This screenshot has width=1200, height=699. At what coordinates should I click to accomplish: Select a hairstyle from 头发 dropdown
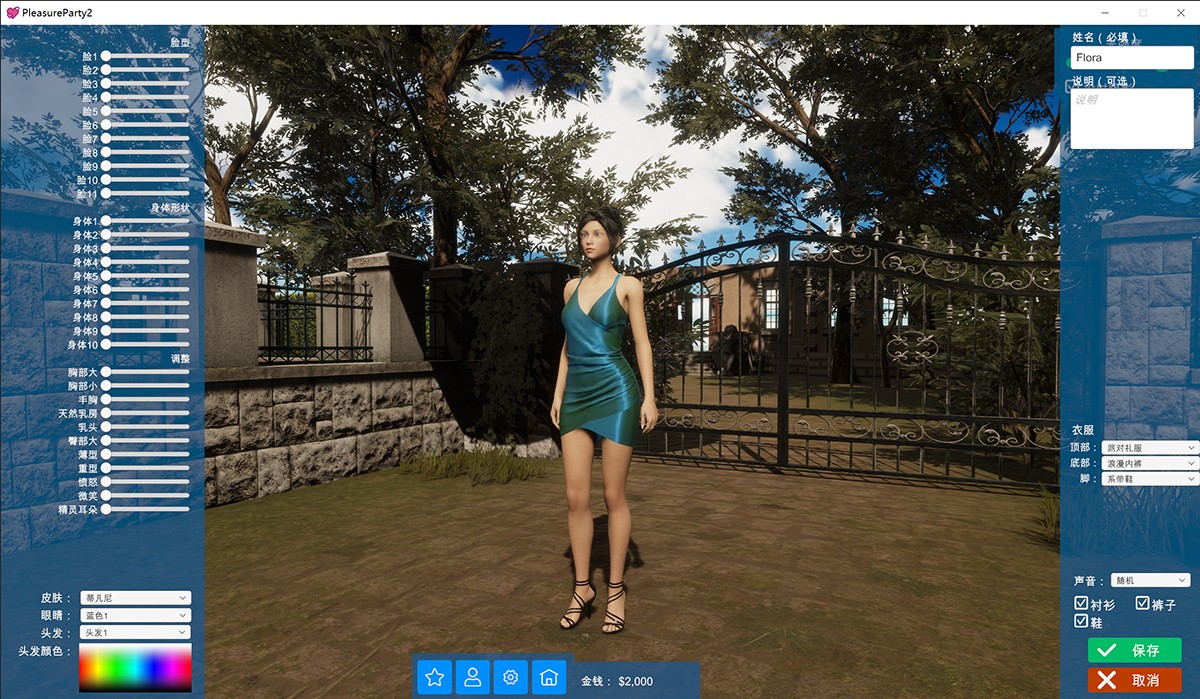pyautogui.click(x=135, y=632)
